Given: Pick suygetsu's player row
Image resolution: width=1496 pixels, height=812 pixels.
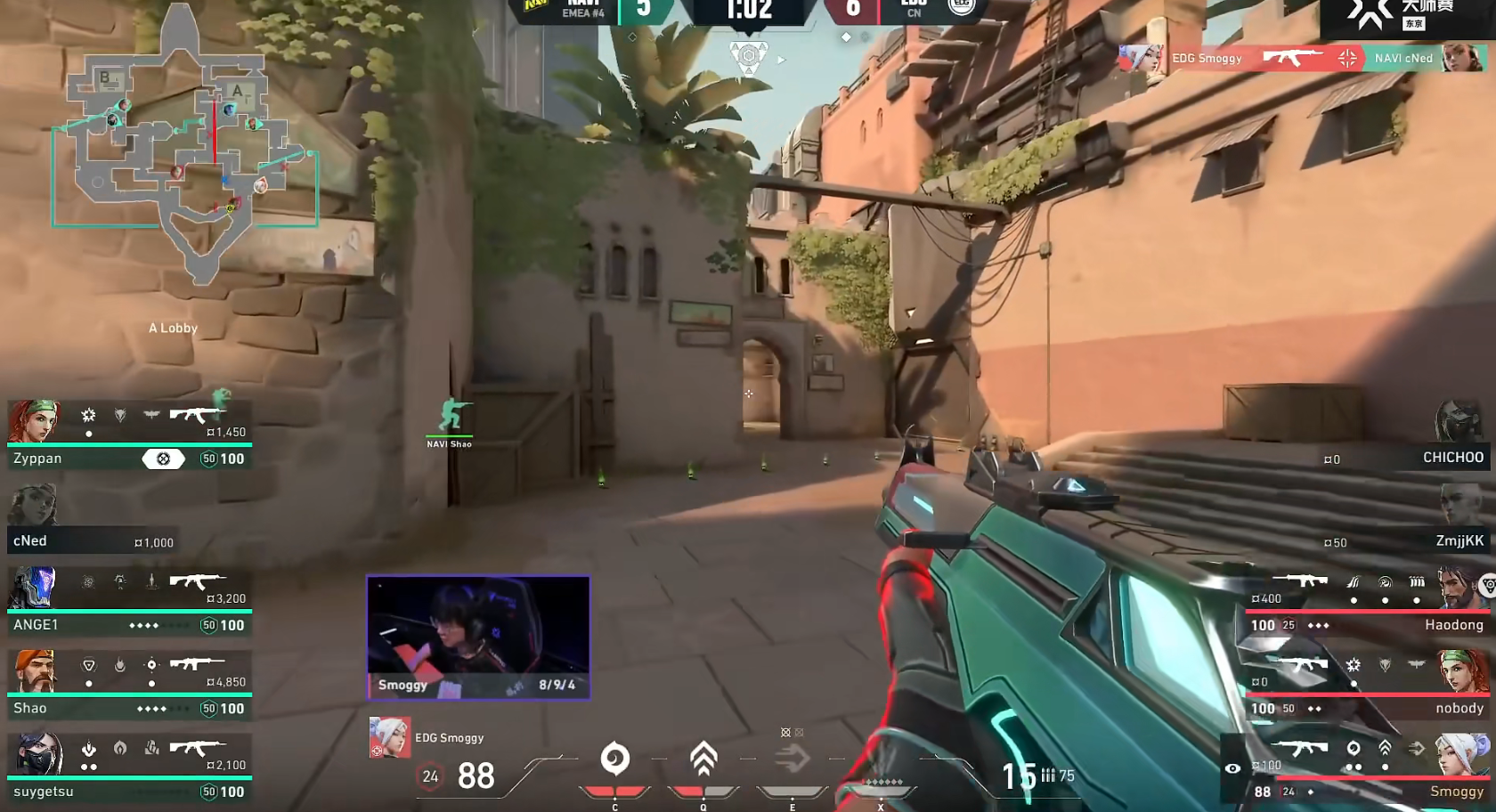Looking at the screenshot, I should pyautogui.click(x=129, y=768).
